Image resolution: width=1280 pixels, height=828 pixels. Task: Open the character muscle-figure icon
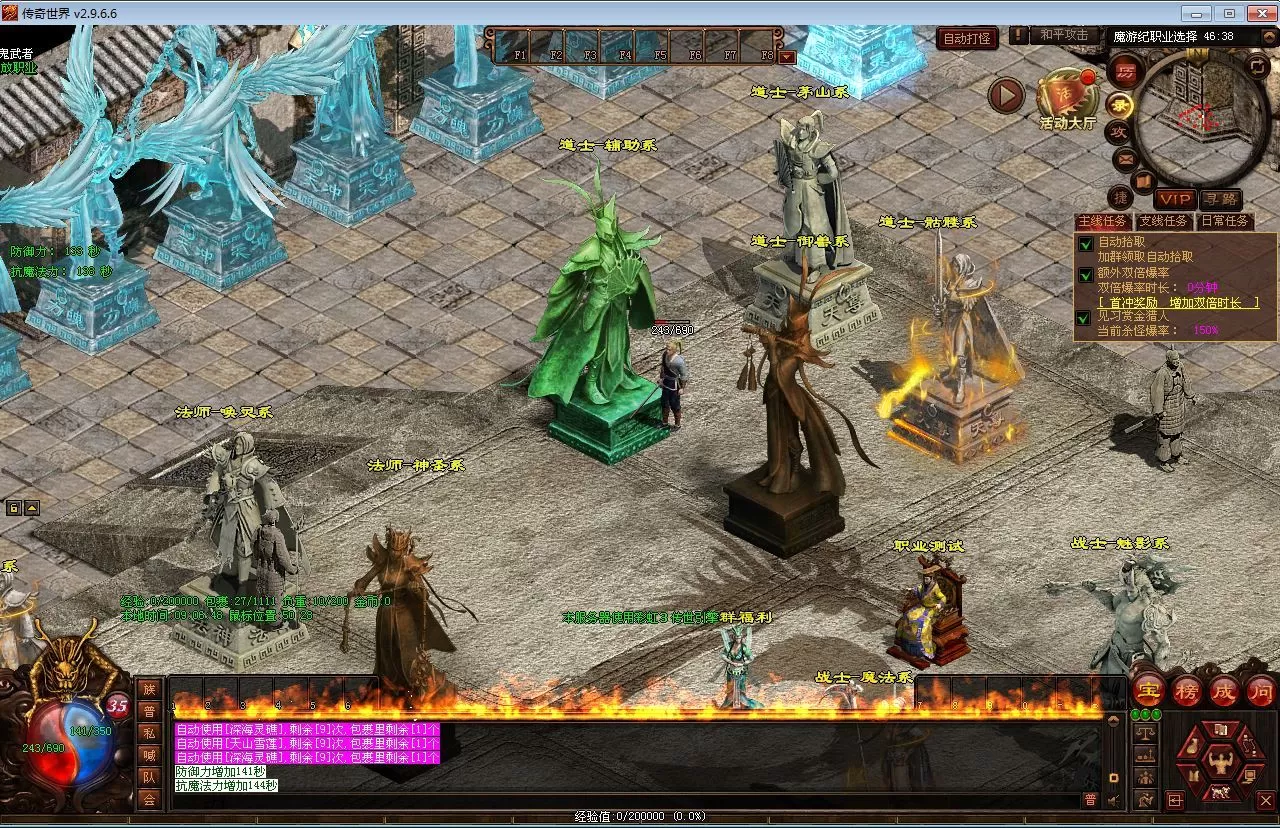(x=1219, y=763)
